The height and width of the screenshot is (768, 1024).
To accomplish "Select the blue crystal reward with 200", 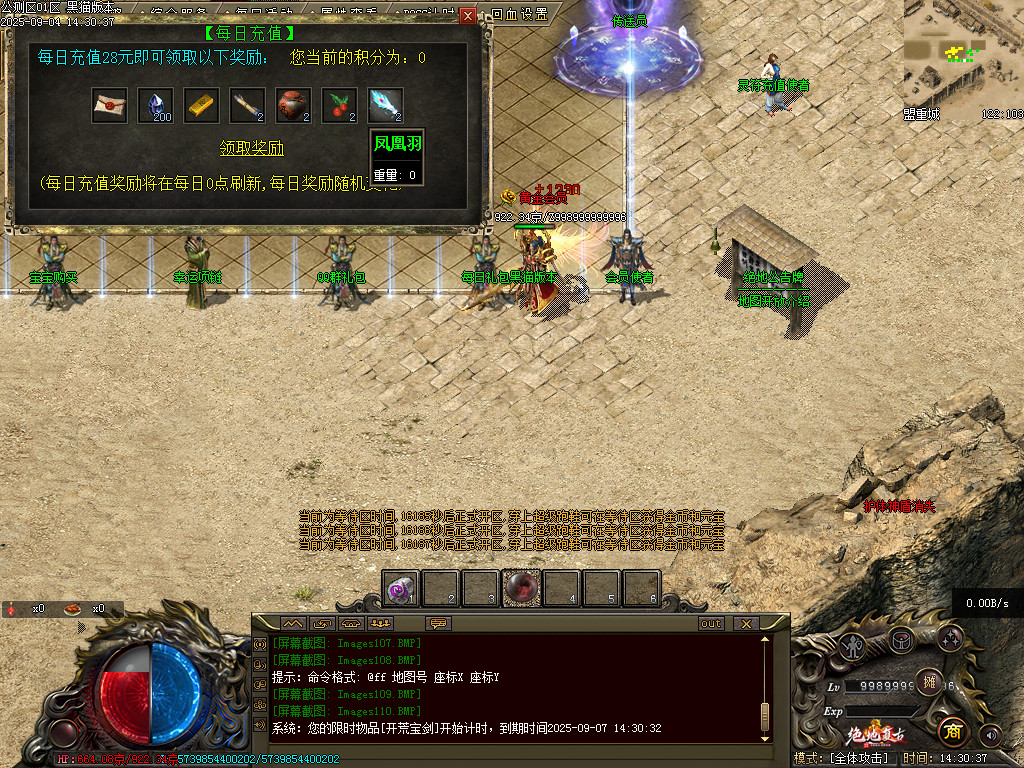I will coord(155,106).
